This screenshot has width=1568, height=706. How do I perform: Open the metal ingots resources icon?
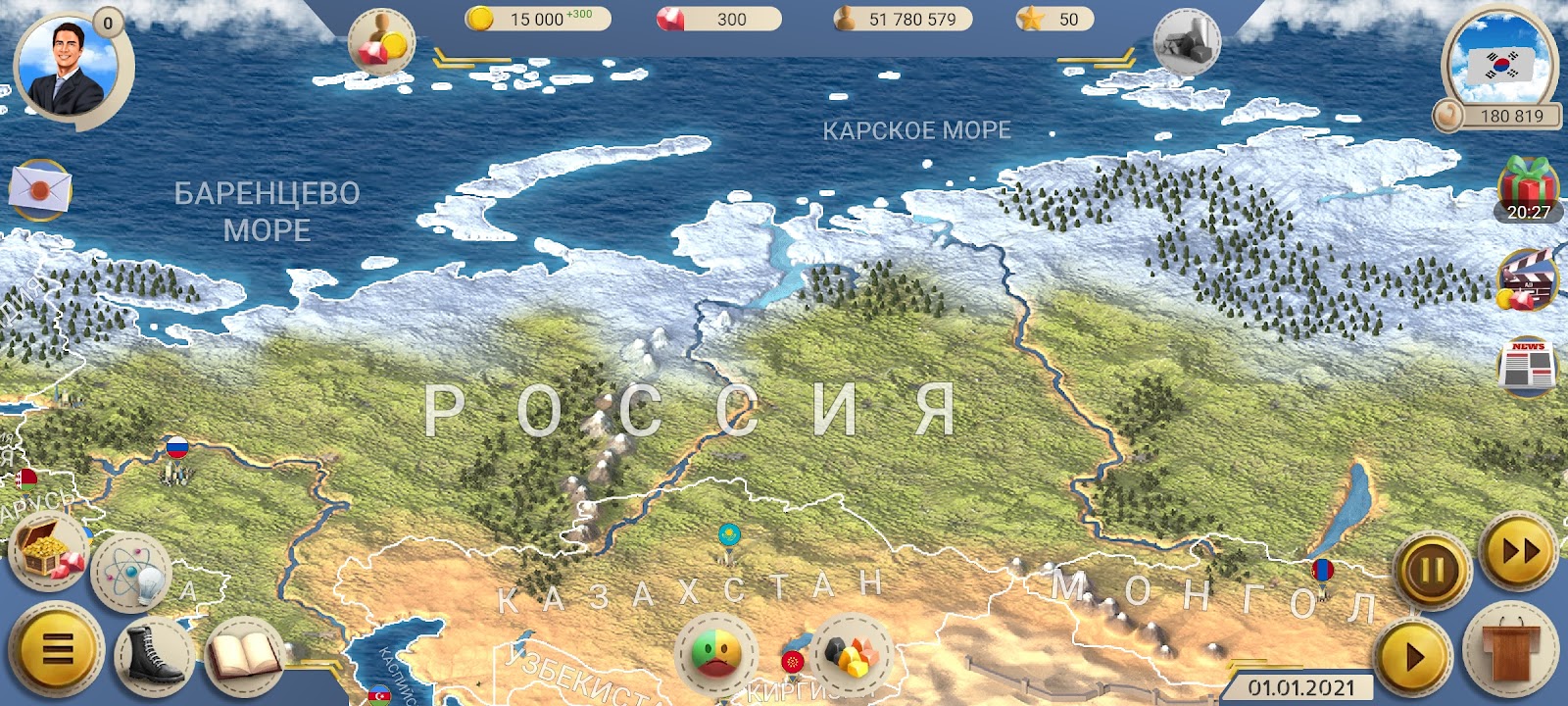pos(1187,44)
